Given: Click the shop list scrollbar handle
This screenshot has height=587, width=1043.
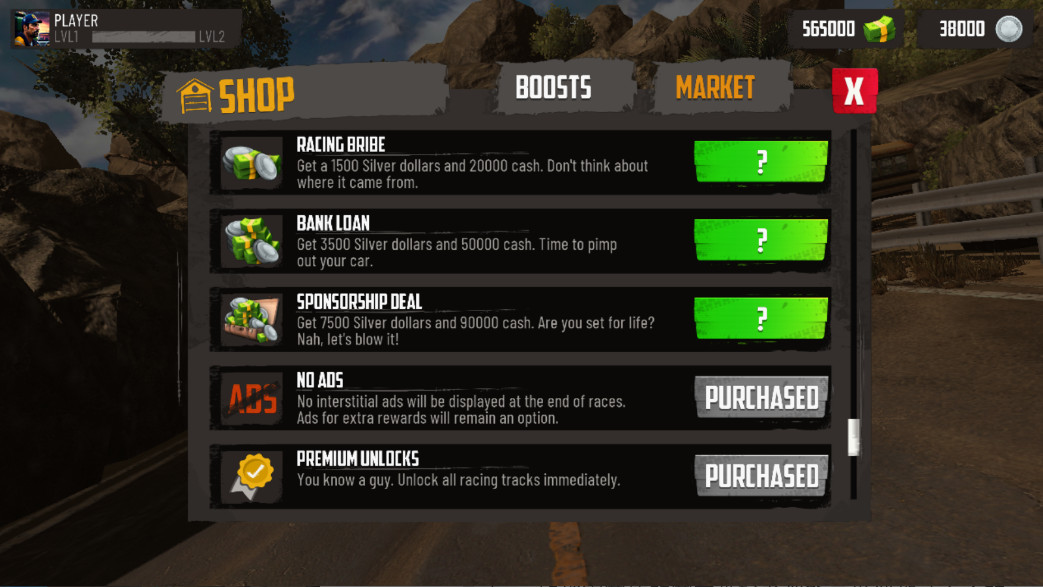Looking at the screenshot, I should click(853, 437).
